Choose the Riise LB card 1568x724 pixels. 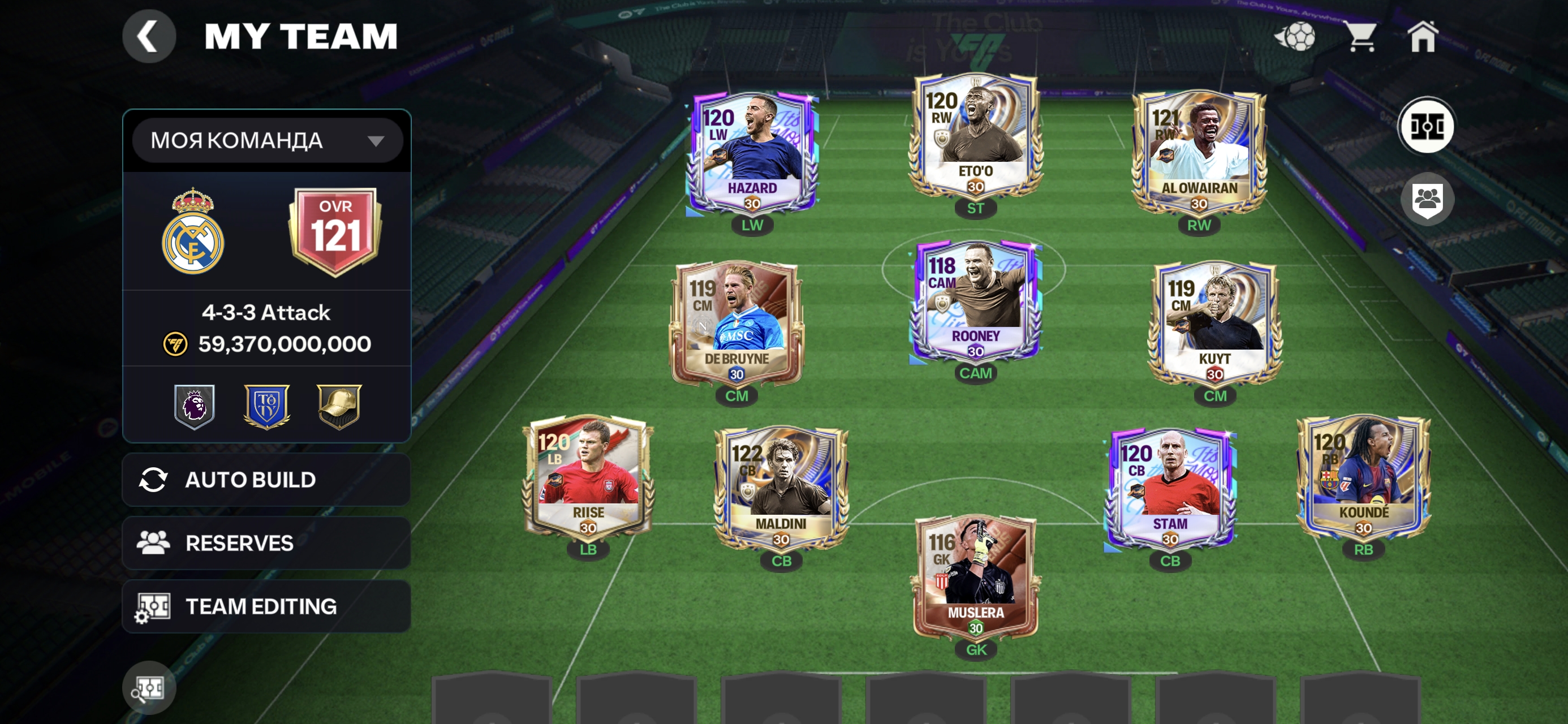pyautogui.click(x=588, y=477)
